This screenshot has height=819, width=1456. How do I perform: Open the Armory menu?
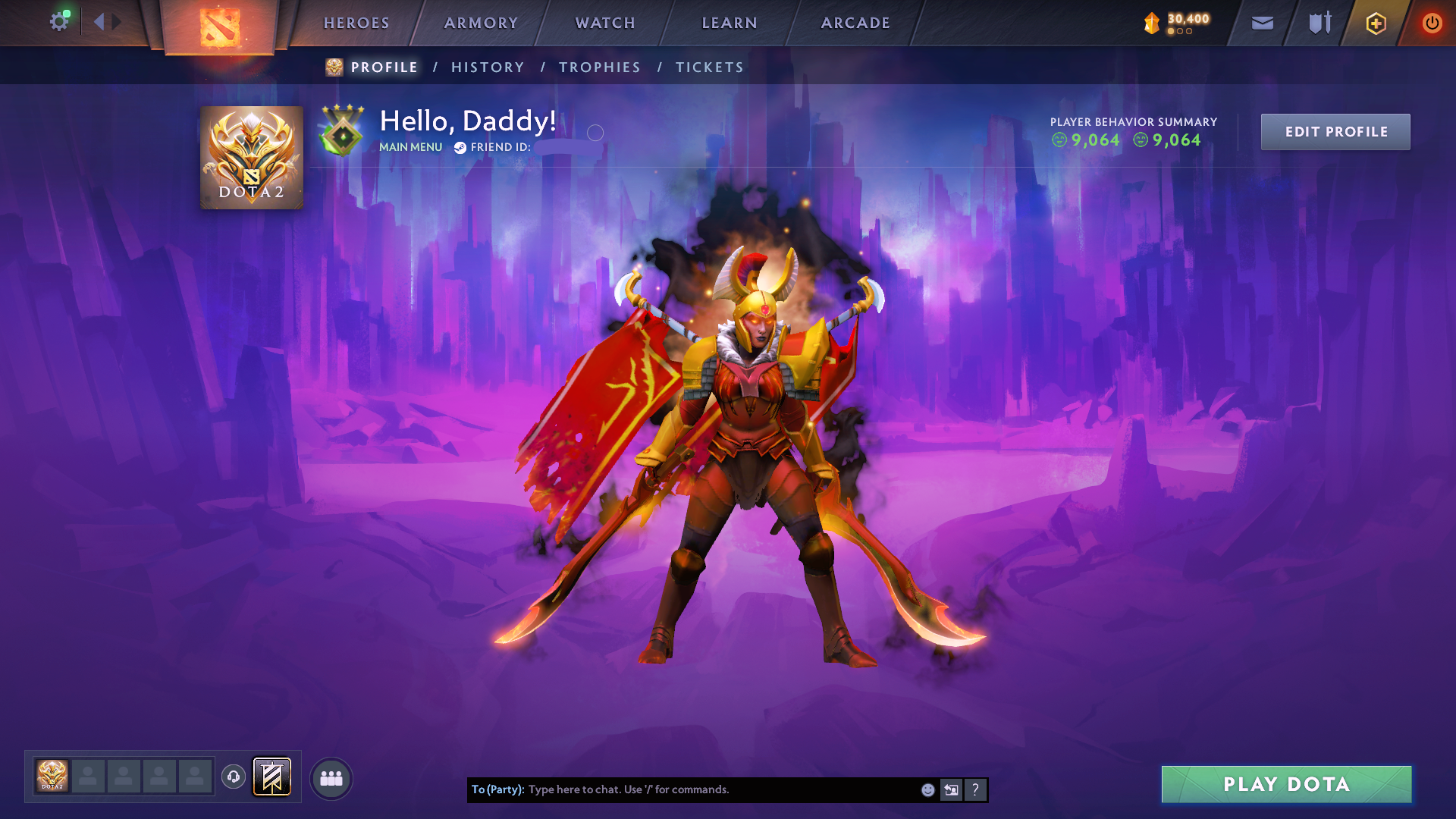click(481, 23)
